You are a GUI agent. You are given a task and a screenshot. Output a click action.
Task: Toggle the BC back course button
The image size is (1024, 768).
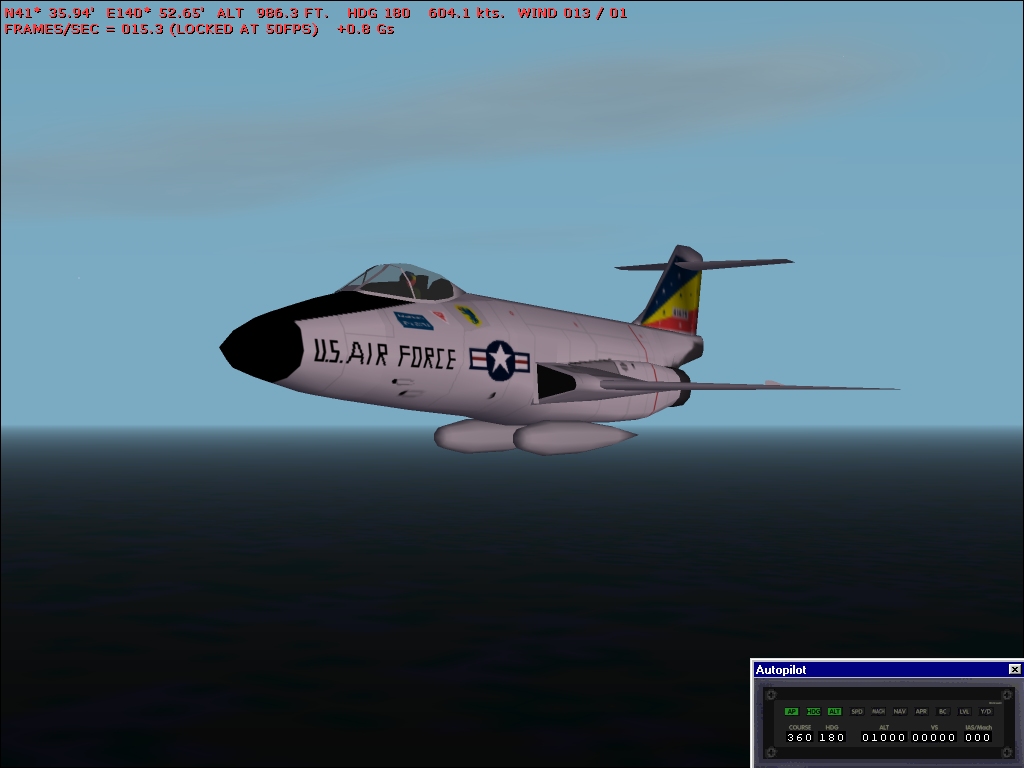point(943,711)
